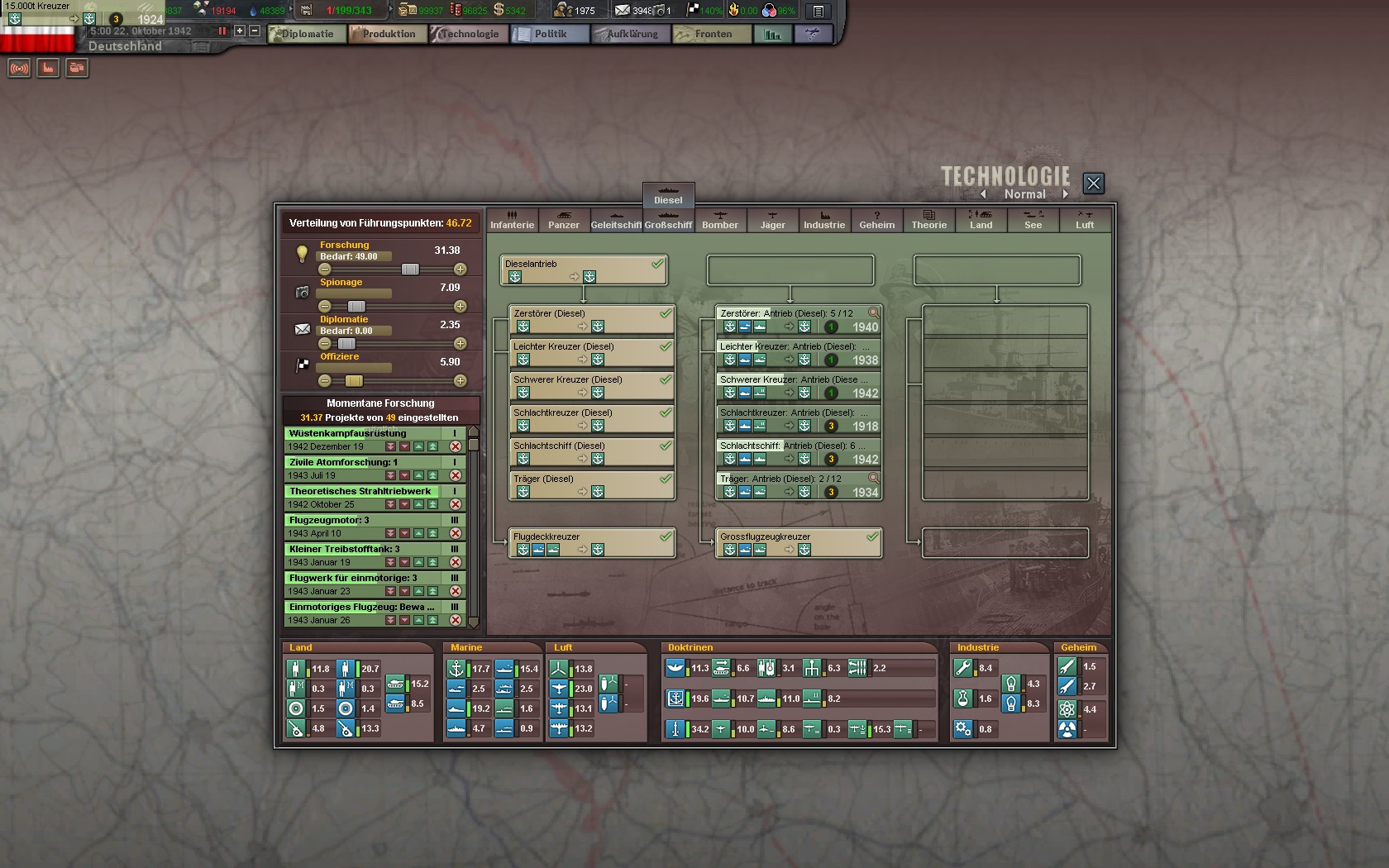Show the Industrie technology tab
1389x868 pixels.
[824, 220]
